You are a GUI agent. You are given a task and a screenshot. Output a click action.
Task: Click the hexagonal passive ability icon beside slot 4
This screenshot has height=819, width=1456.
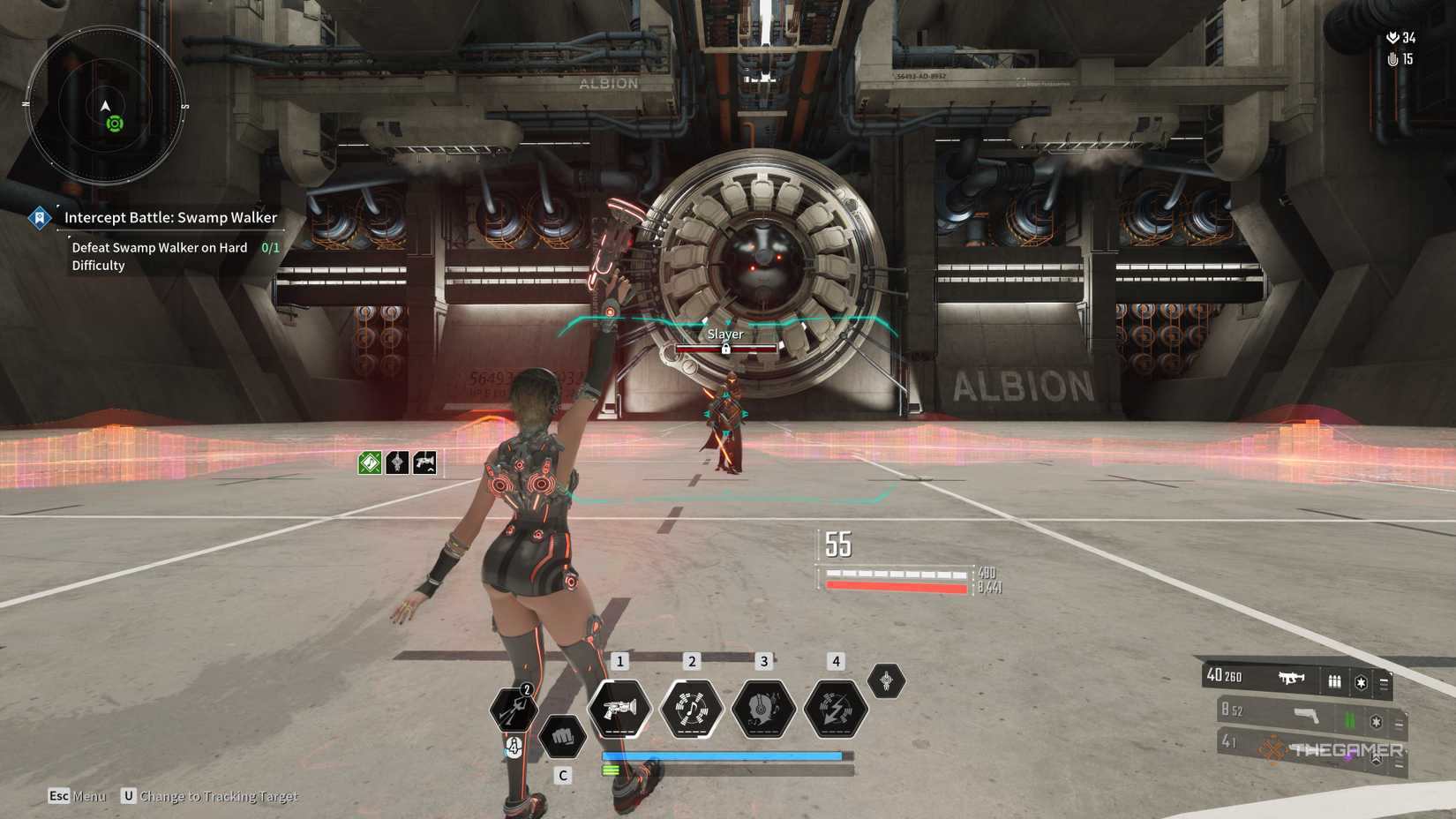[x=885, y=681]
